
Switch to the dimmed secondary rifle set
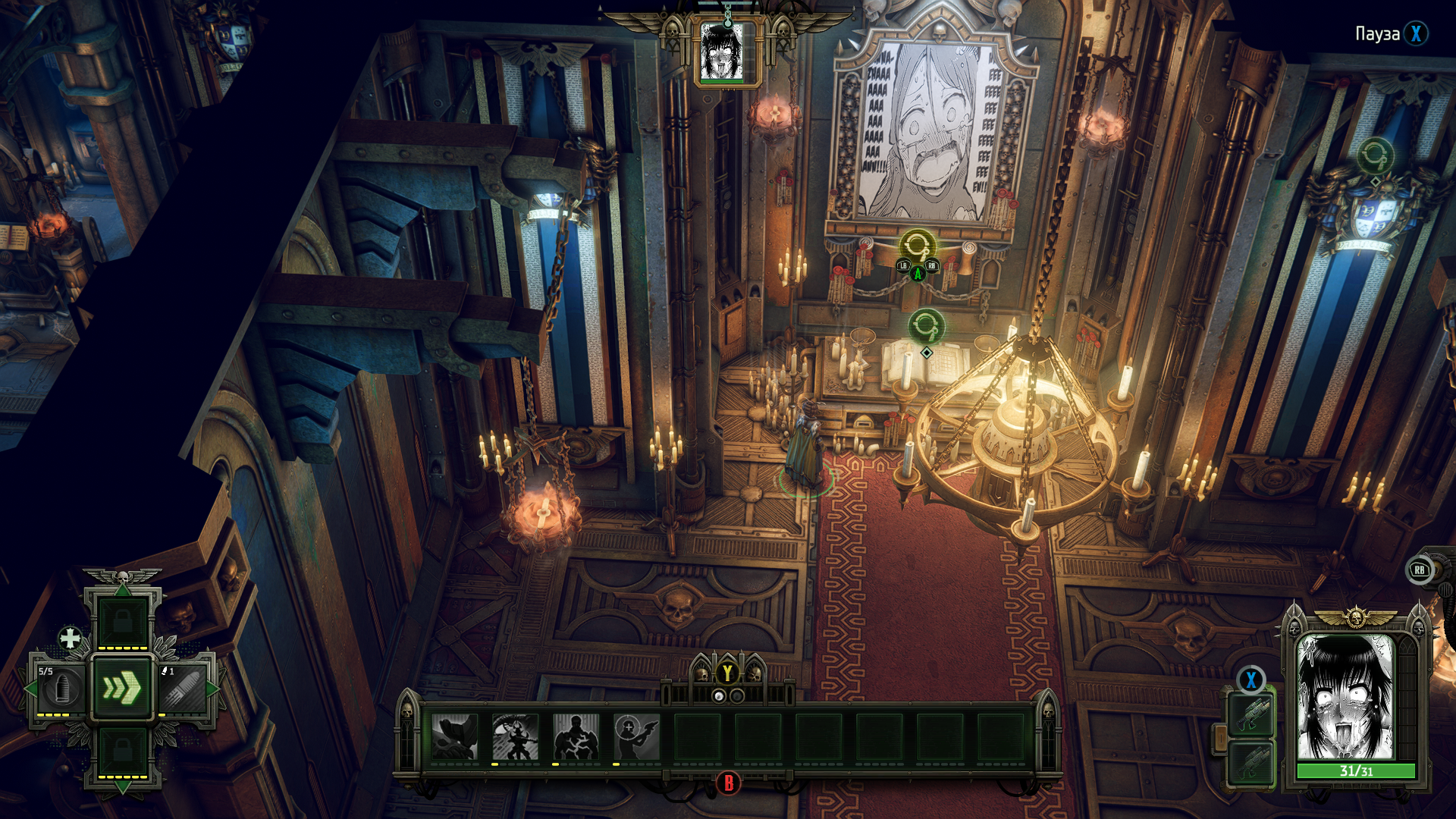(1251, 763)
